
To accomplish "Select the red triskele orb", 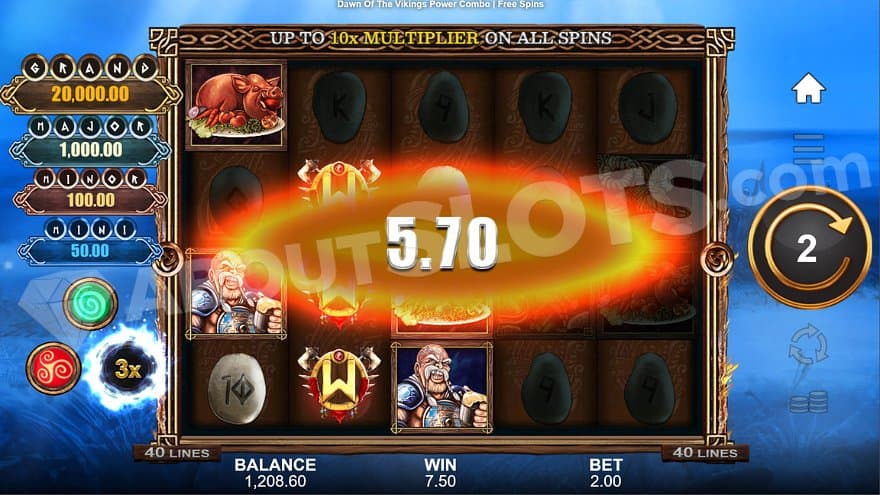I will 53,367.
